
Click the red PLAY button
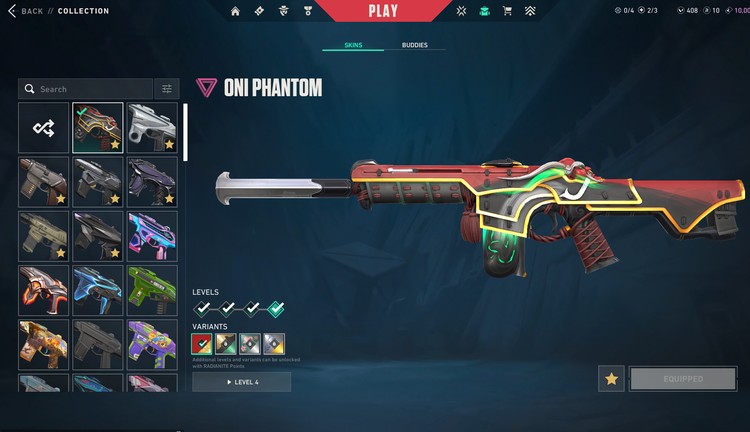point(383,11)
